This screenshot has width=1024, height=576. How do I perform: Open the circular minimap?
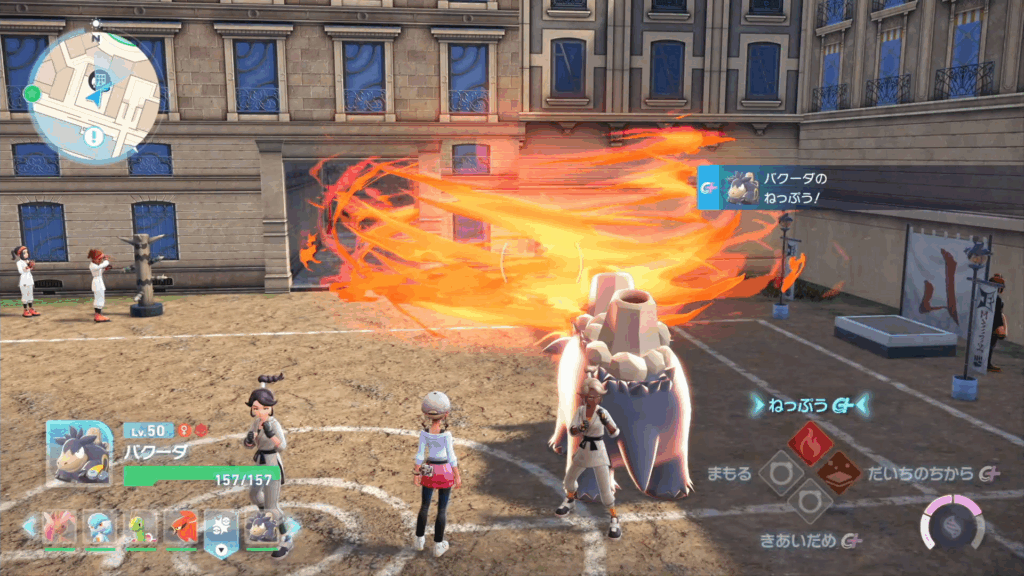96,95
